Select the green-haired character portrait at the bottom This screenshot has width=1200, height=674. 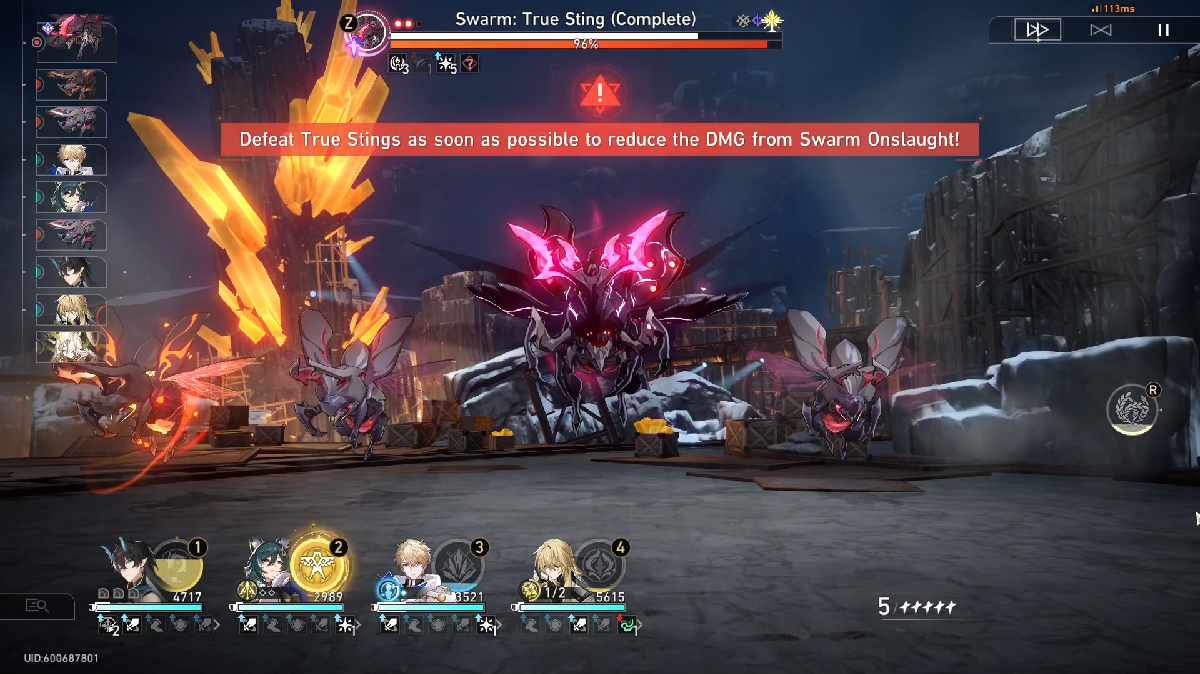(267, 571)
